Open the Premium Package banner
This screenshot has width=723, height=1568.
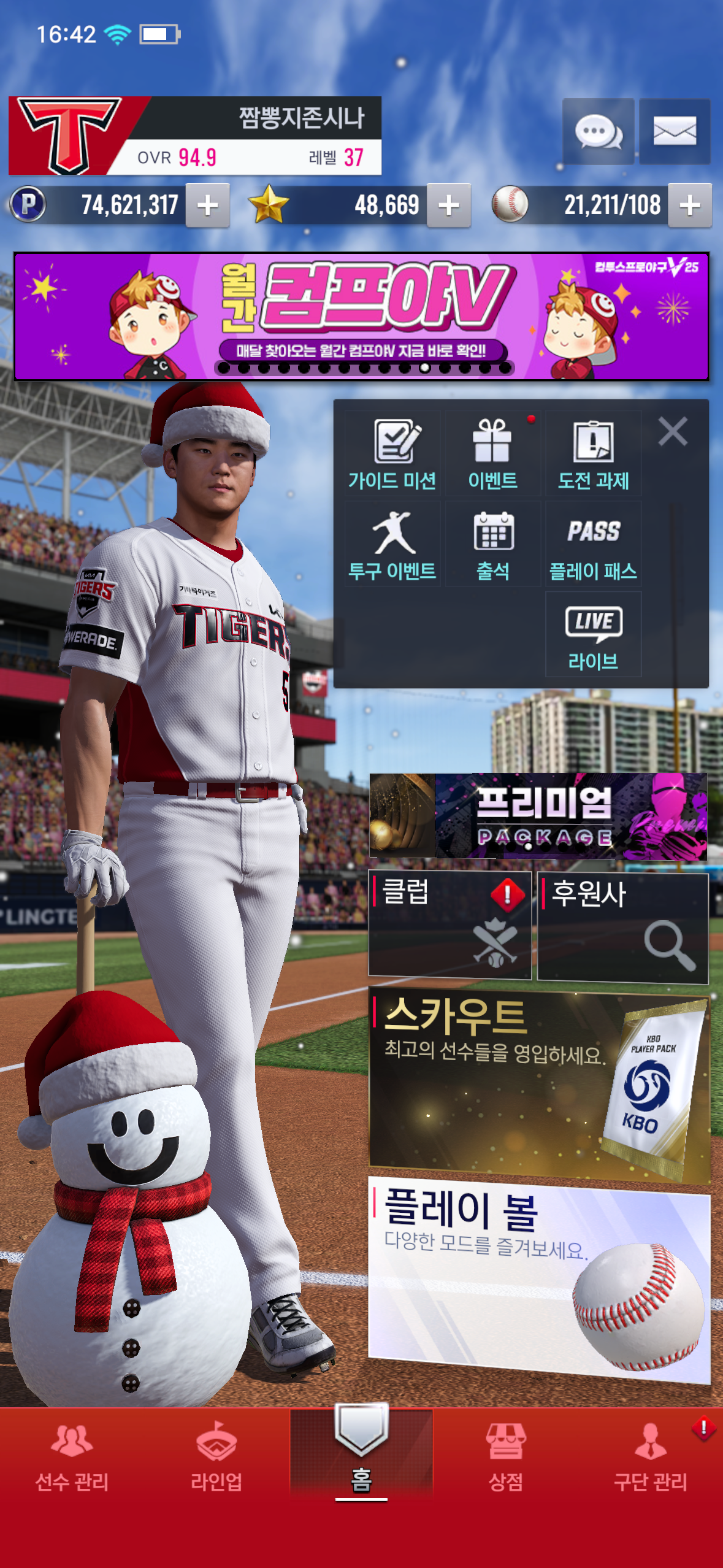tap(538, 816)
